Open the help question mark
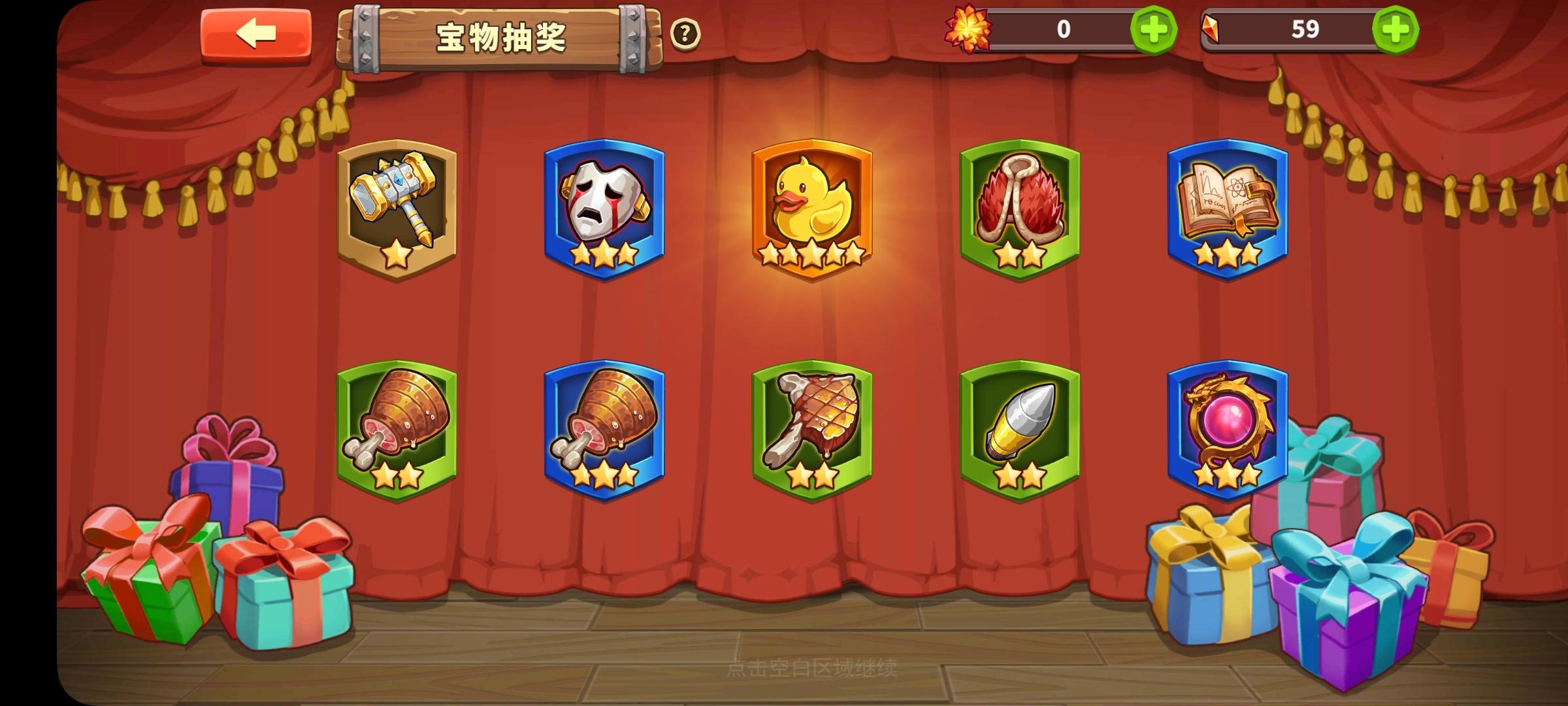This screenshot has height=706, width=1568. tap(685, 33)
